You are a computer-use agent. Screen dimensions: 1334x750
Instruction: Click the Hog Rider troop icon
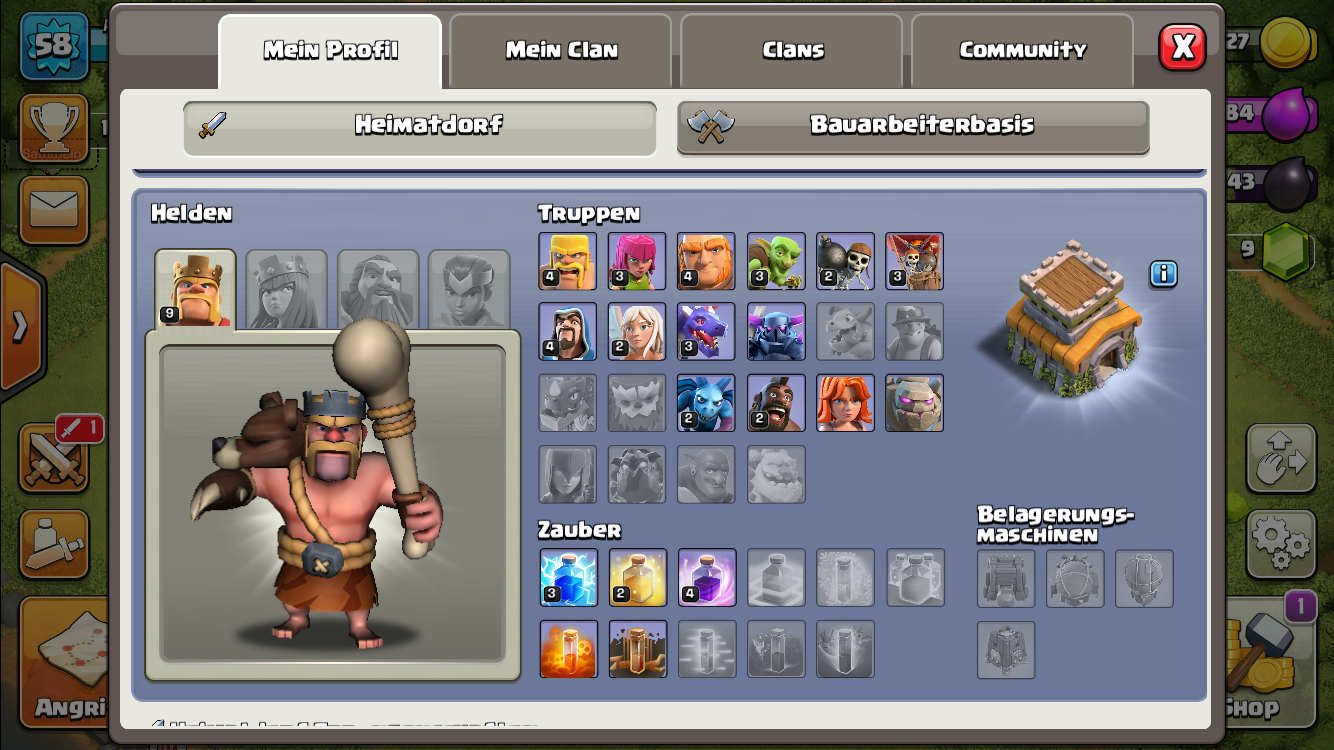pos(776,403)
